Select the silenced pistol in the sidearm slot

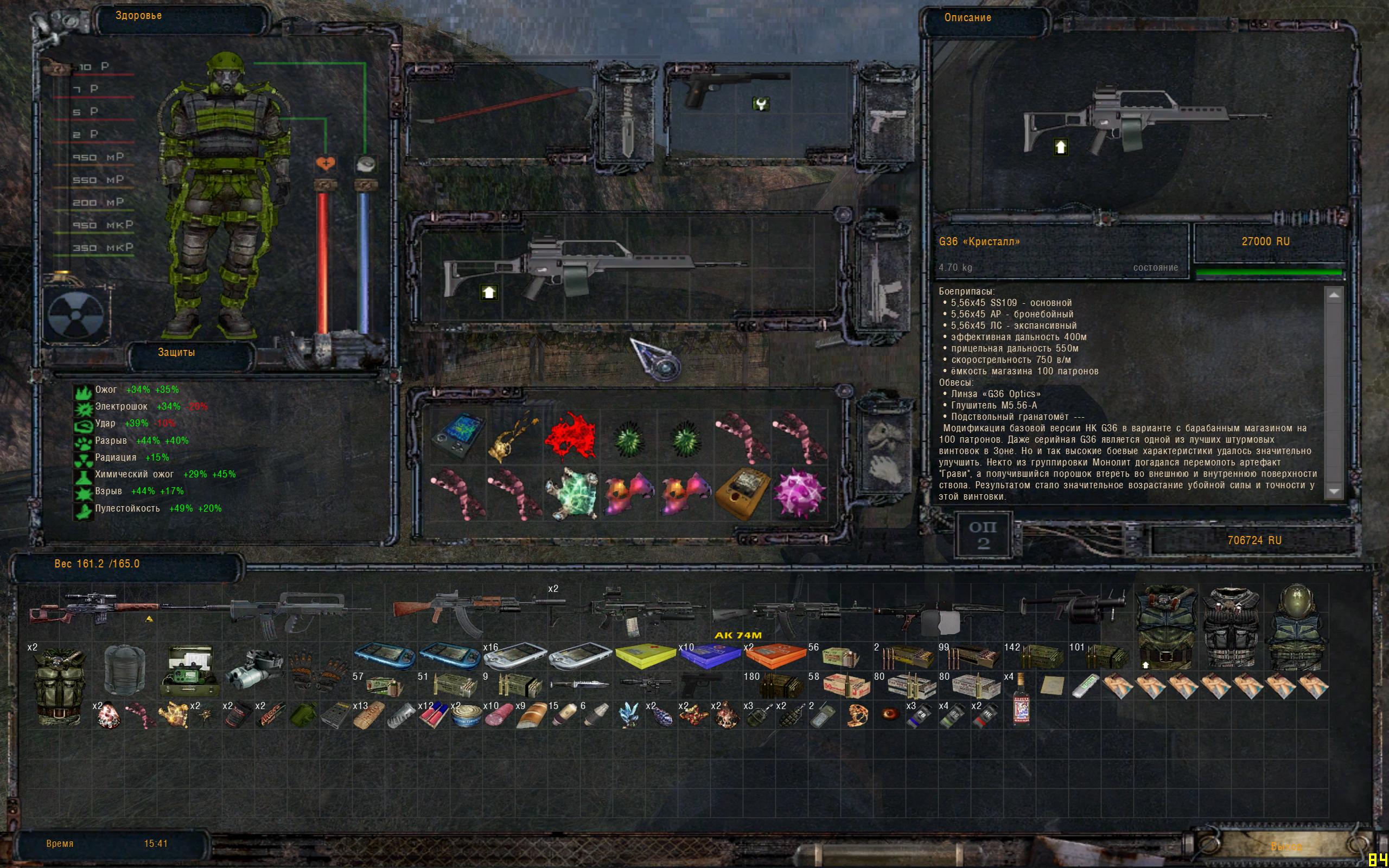(x=735, y=89)
